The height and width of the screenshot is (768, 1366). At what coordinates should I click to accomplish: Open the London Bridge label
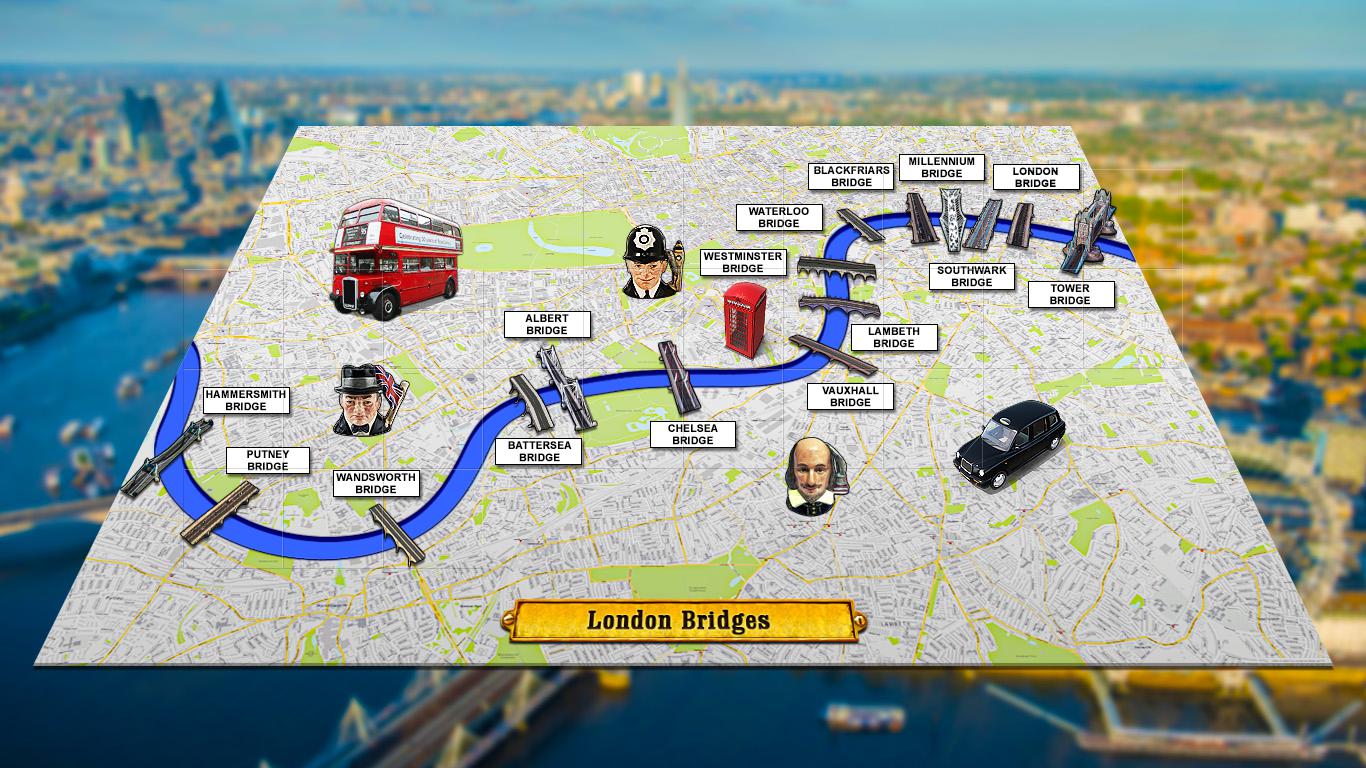tap(1035, 177)
